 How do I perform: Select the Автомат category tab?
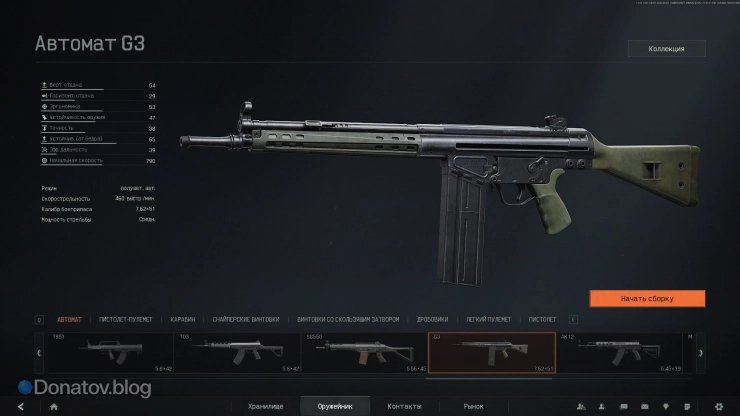coord(70,320)
